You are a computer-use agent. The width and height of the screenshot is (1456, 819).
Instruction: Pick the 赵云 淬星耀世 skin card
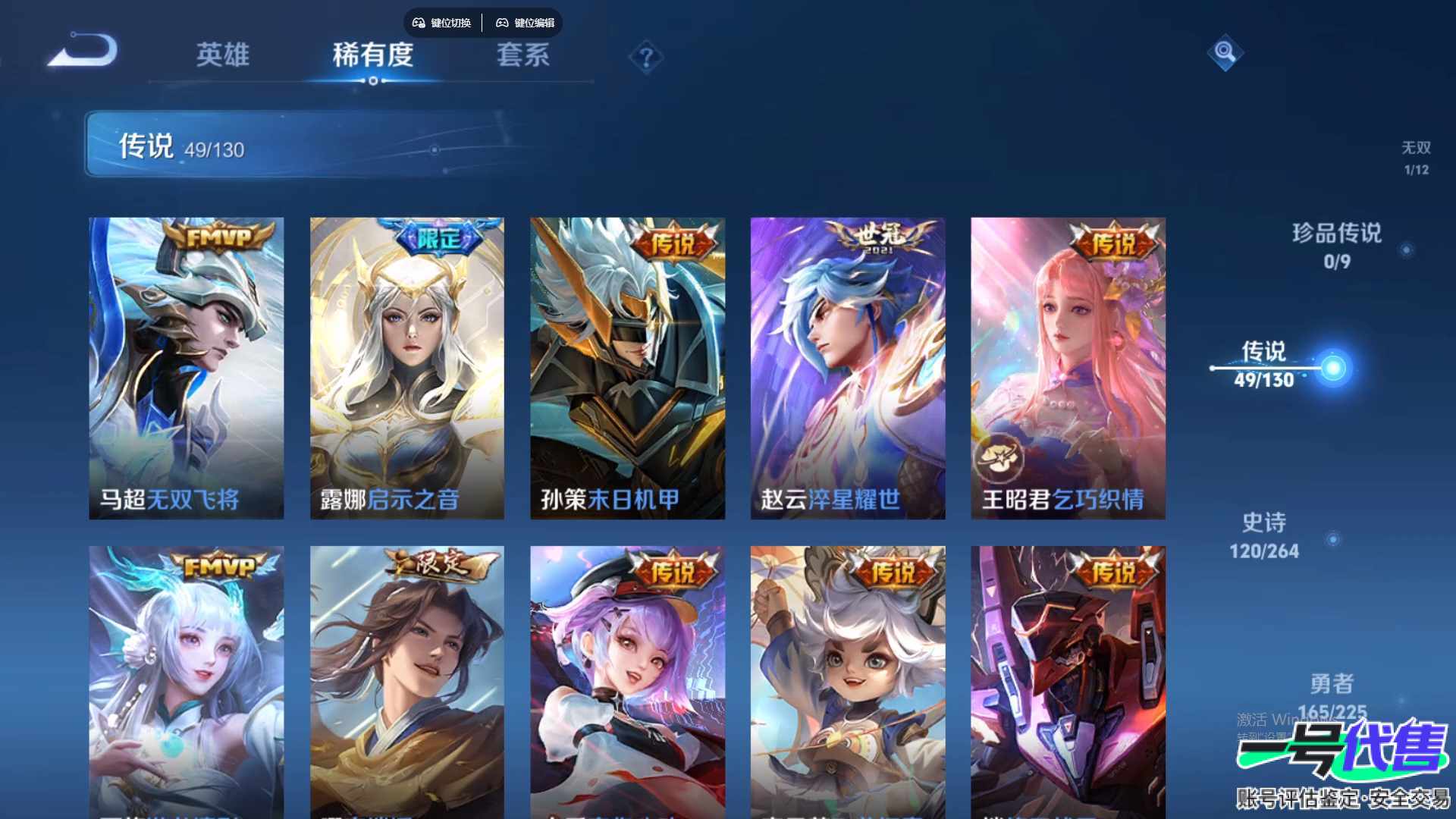848,369
